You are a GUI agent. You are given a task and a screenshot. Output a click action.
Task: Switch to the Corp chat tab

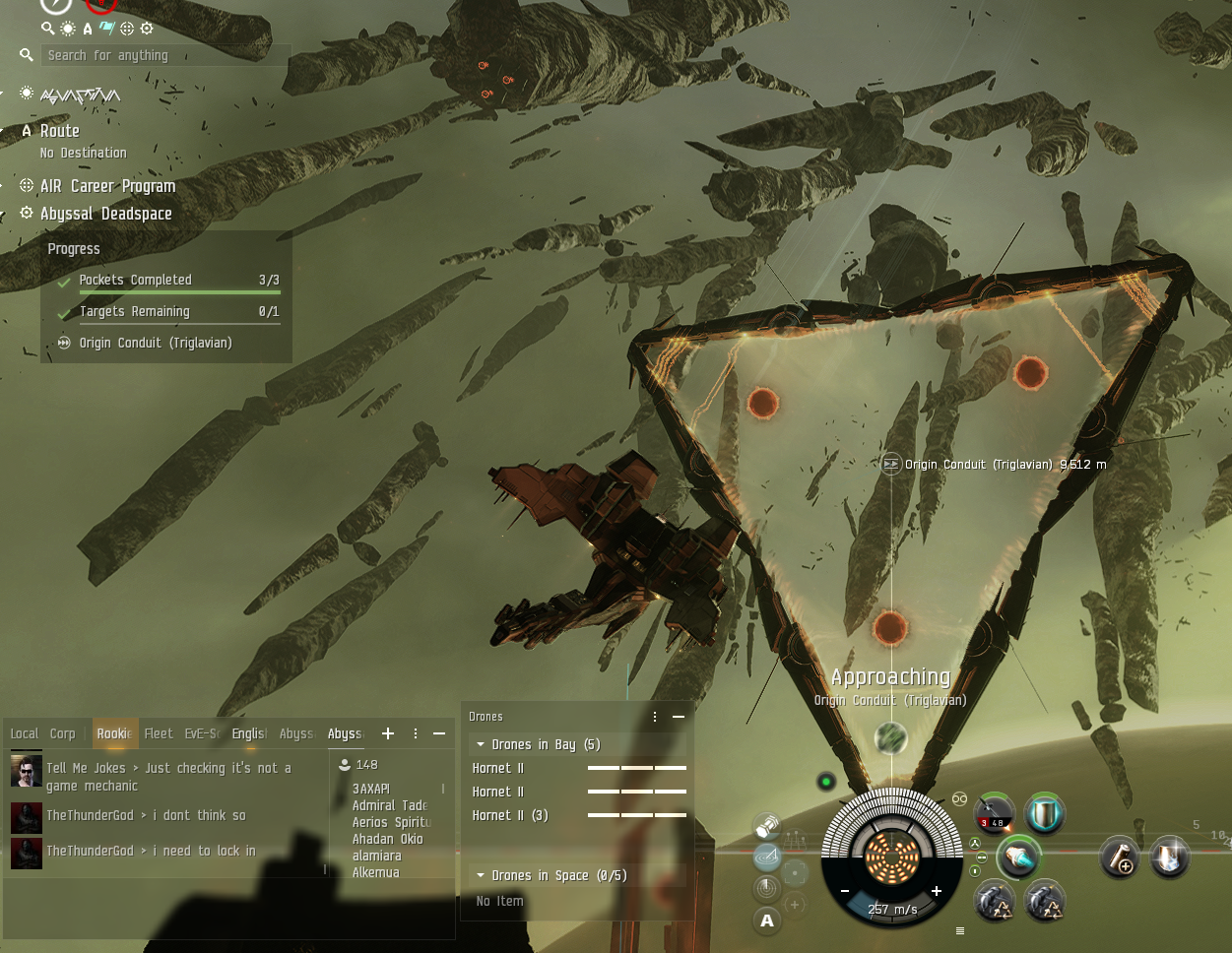pos(62,733)
